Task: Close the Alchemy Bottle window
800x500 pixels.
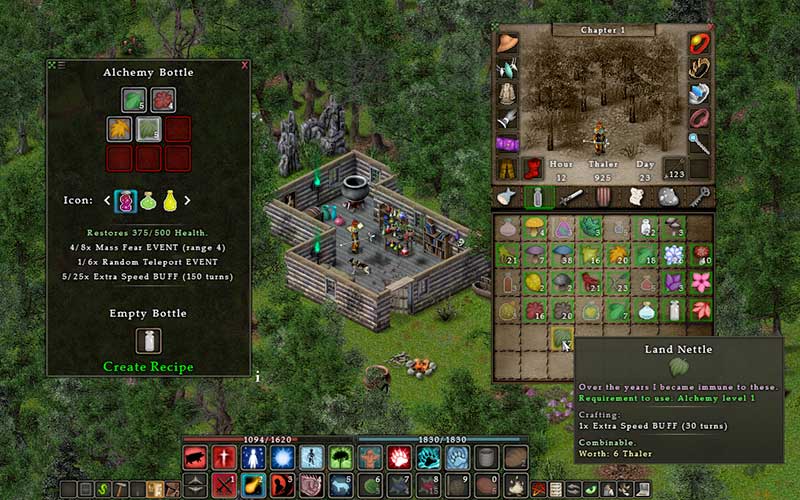Action: (x=245, y=65)
